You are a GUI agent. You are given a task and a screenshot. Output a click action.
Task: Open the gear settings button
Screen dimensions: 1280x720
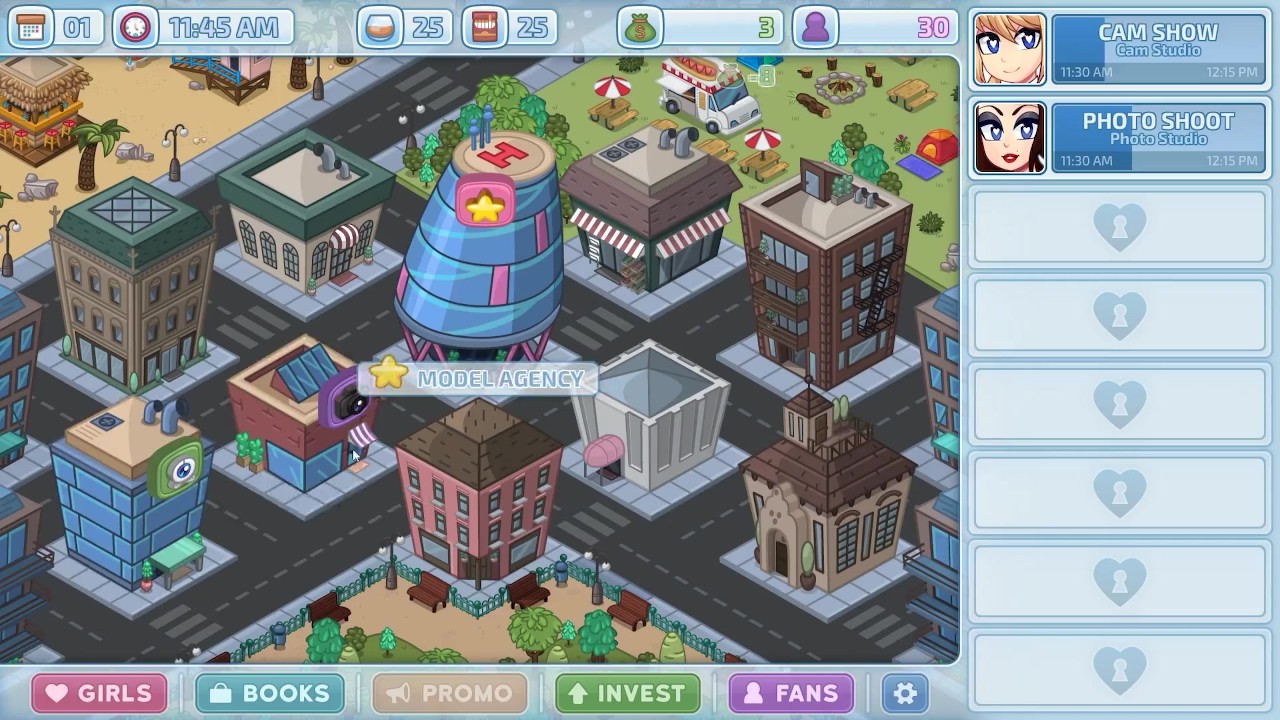click(905, 693)
